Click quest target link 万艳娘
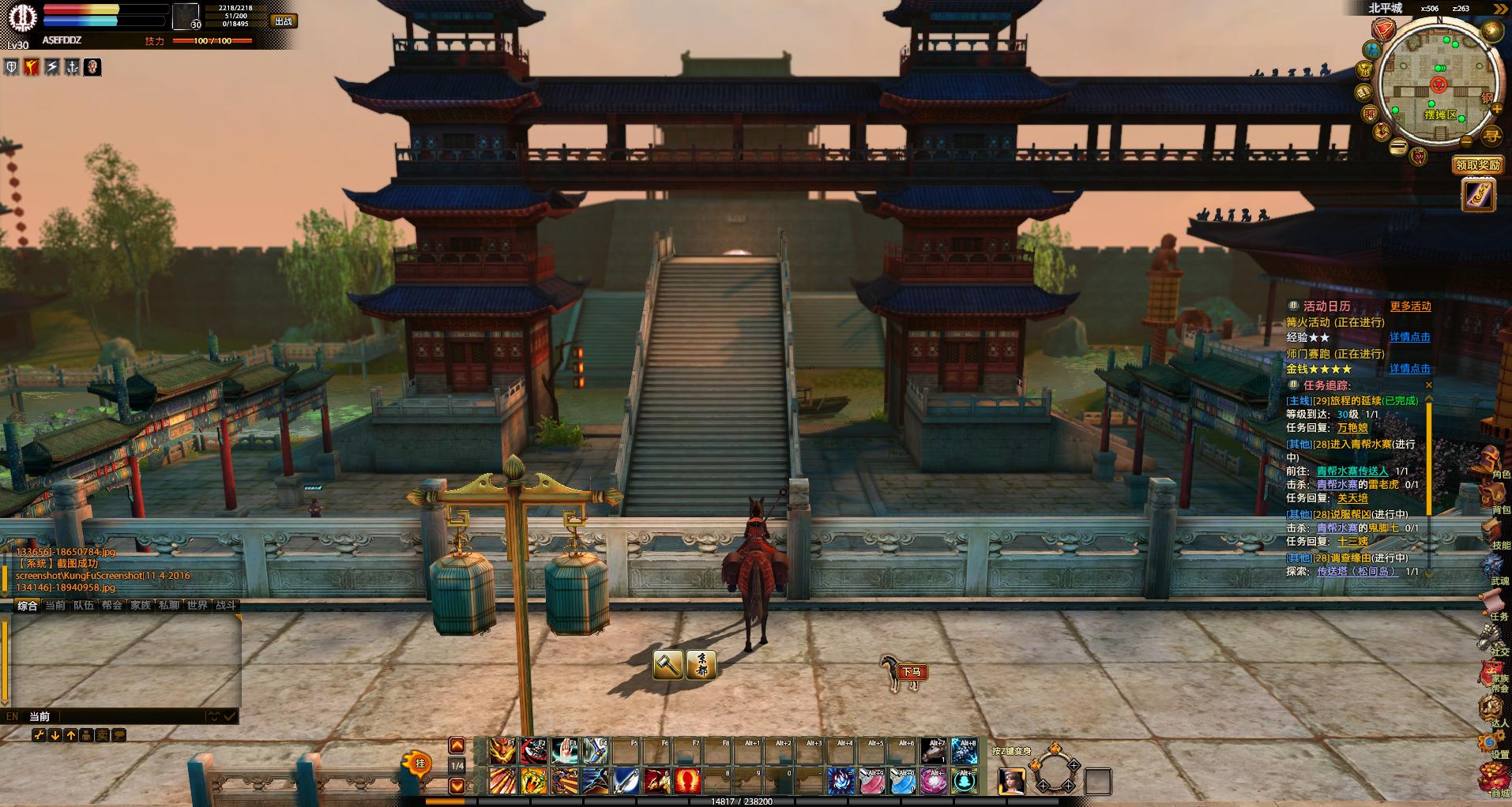The width and height of the screenshot is (1512, 807). pyautogui.click(x=1352, y=428)
